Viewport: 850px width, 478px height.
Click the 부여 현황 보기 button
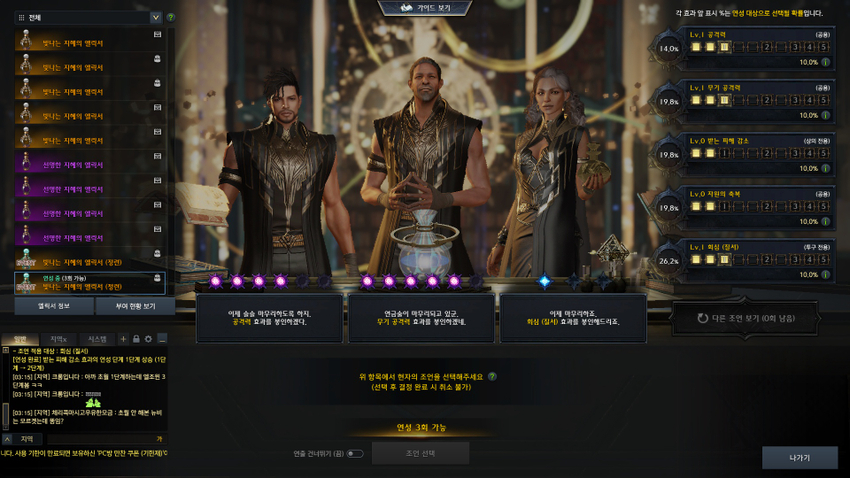(128, 306)
